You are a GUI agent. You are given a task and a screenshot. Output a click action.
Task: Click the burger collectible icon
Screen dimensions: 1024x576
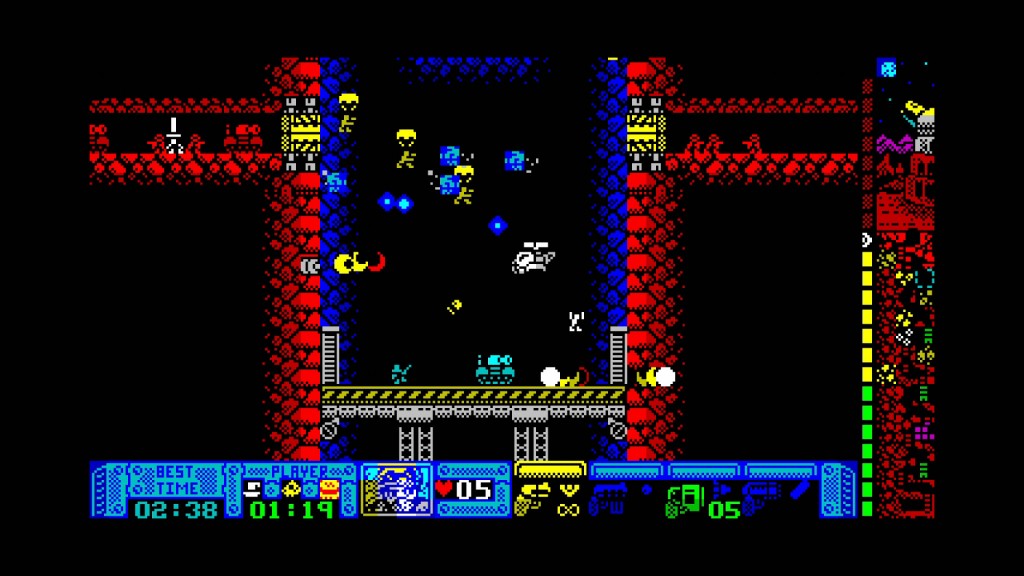tap(331, 489)
